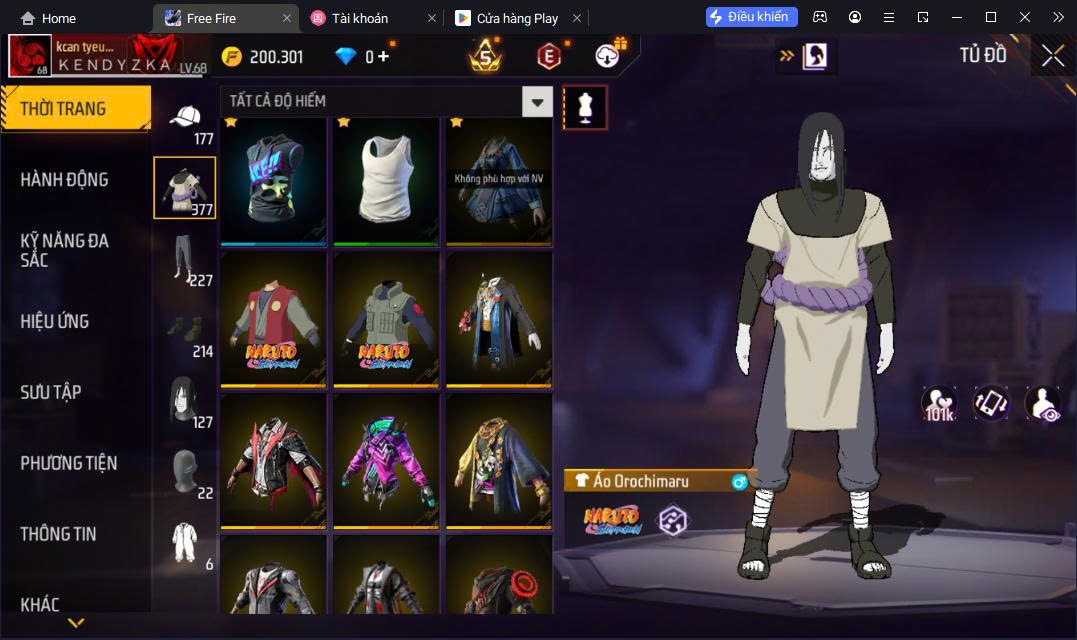Screen dimensions: 1077x640
Task: Expand the Tất Cả Độ Hiếm rarity dropdown
Action: pos(538,101)
